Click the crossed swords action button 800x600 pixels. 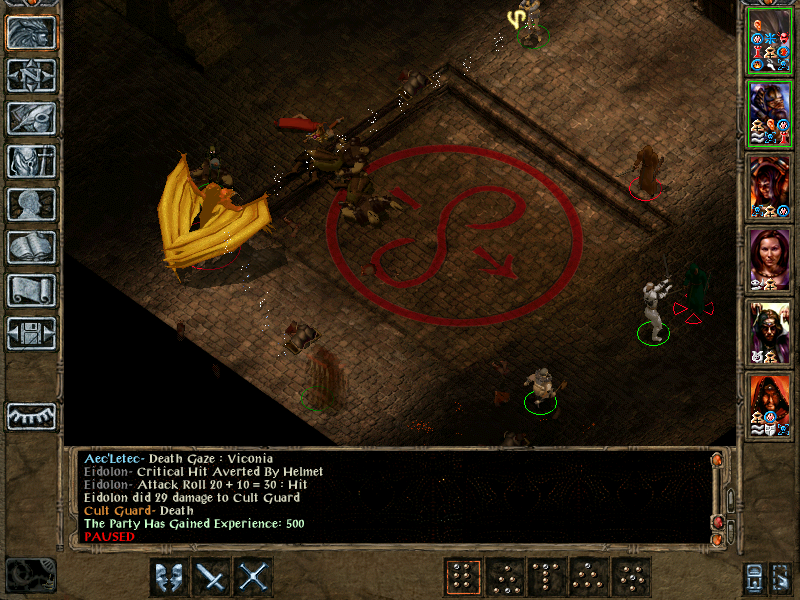(255, 577)
